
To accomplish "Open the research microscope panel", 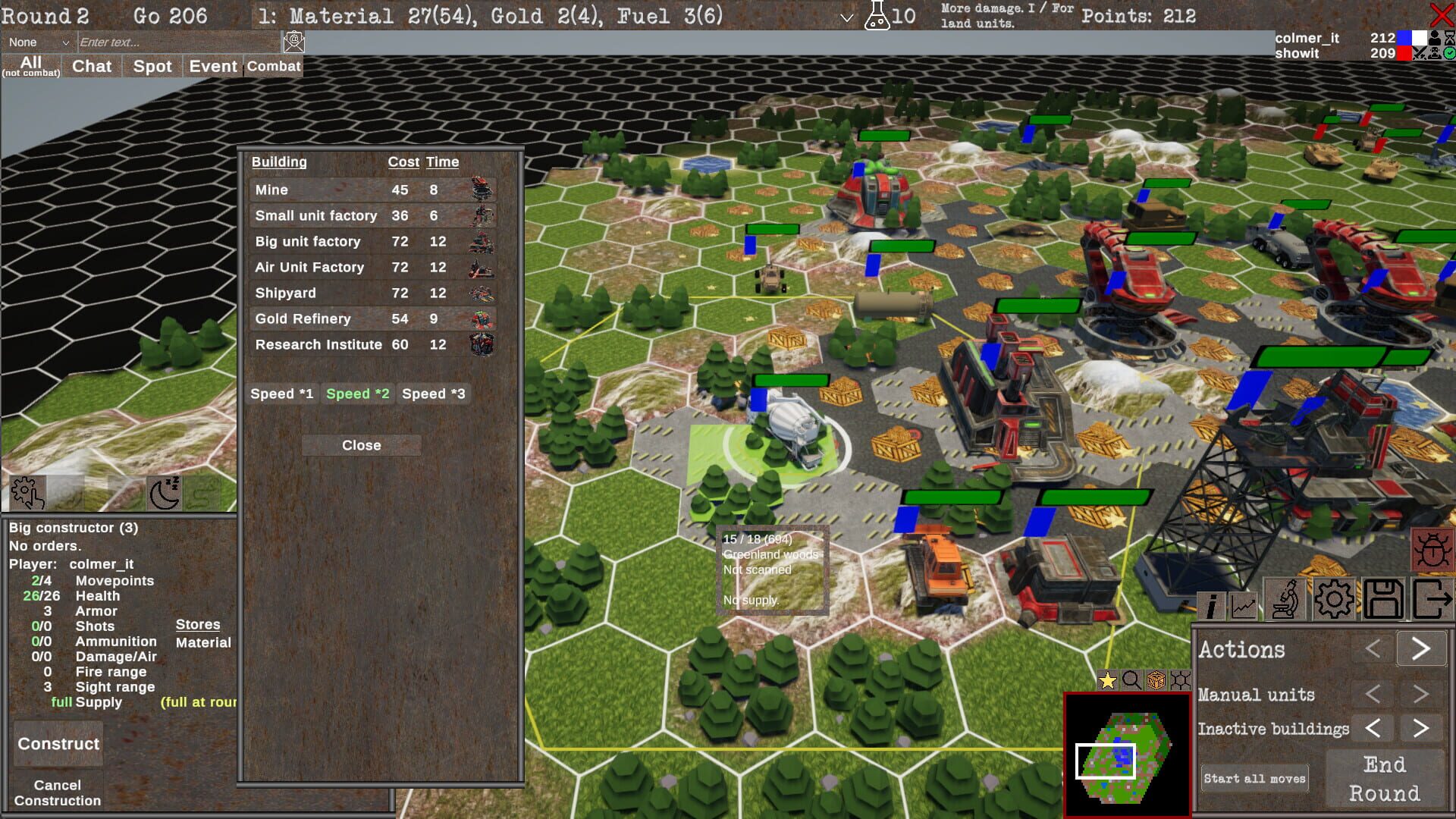I will [1287, 599].
